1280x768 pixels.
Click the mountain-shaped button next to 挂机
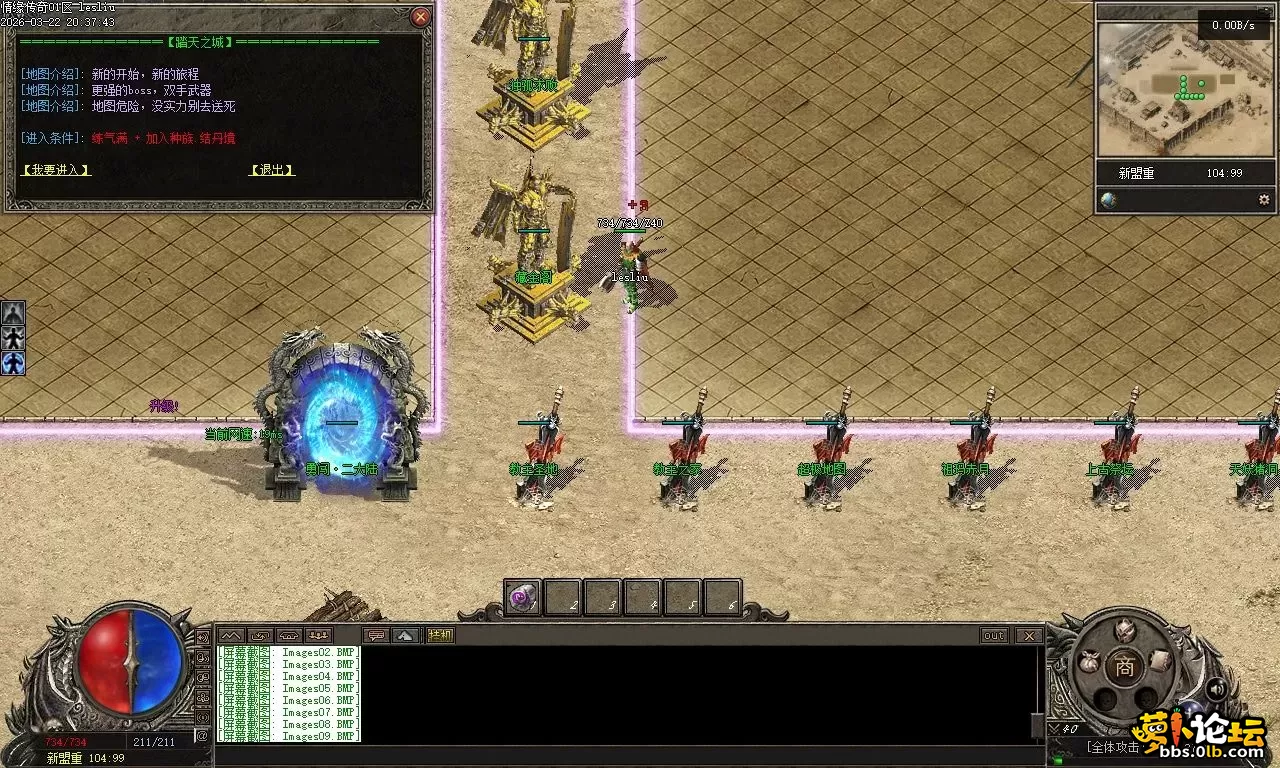[x=405, y=635]
